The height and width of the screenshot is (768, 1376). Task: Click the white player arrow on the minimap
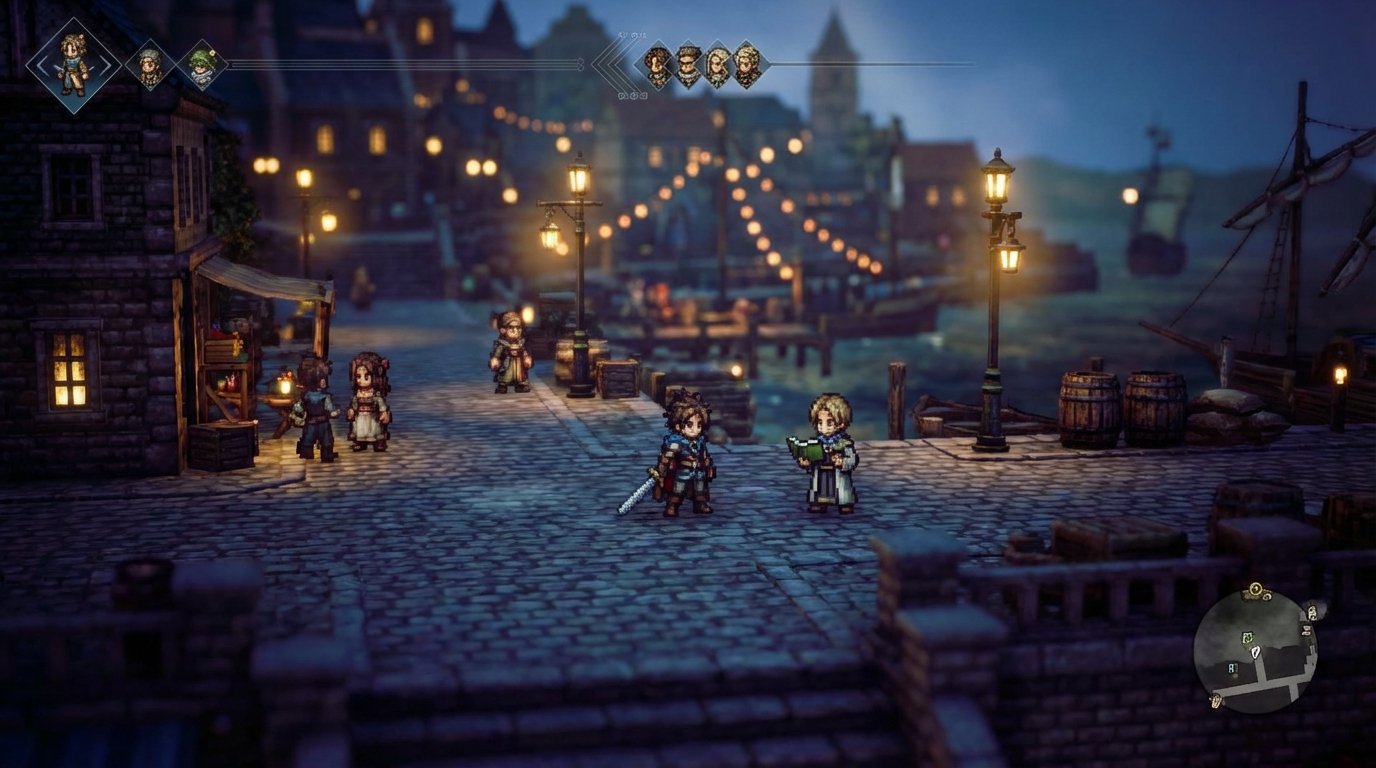pyautogui.click(x=1255, y=653)
